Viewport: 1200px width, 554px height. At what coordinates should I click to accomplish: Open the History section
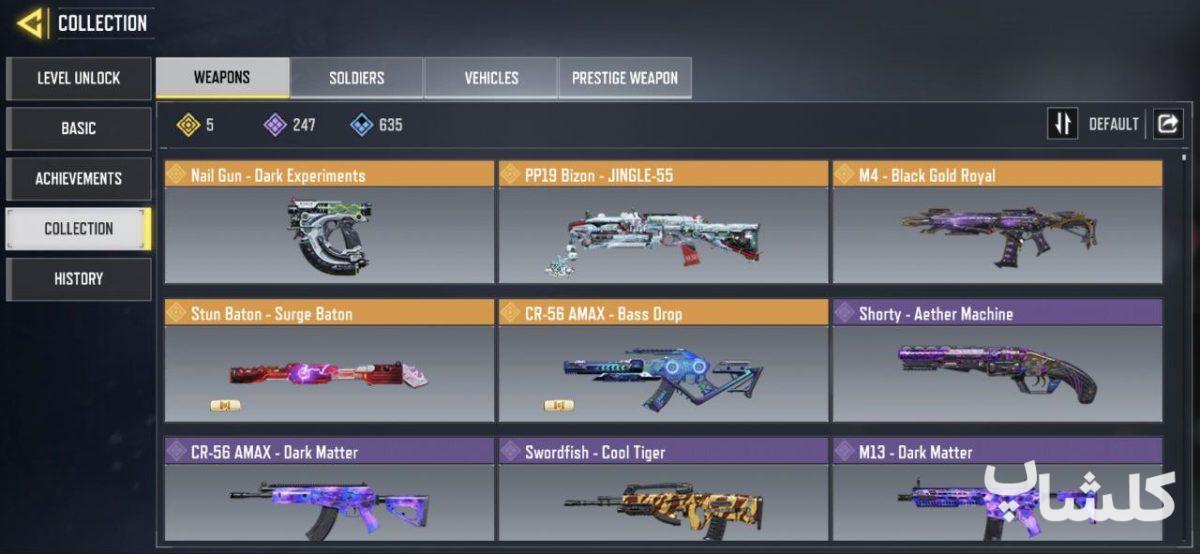coord(78,278)
